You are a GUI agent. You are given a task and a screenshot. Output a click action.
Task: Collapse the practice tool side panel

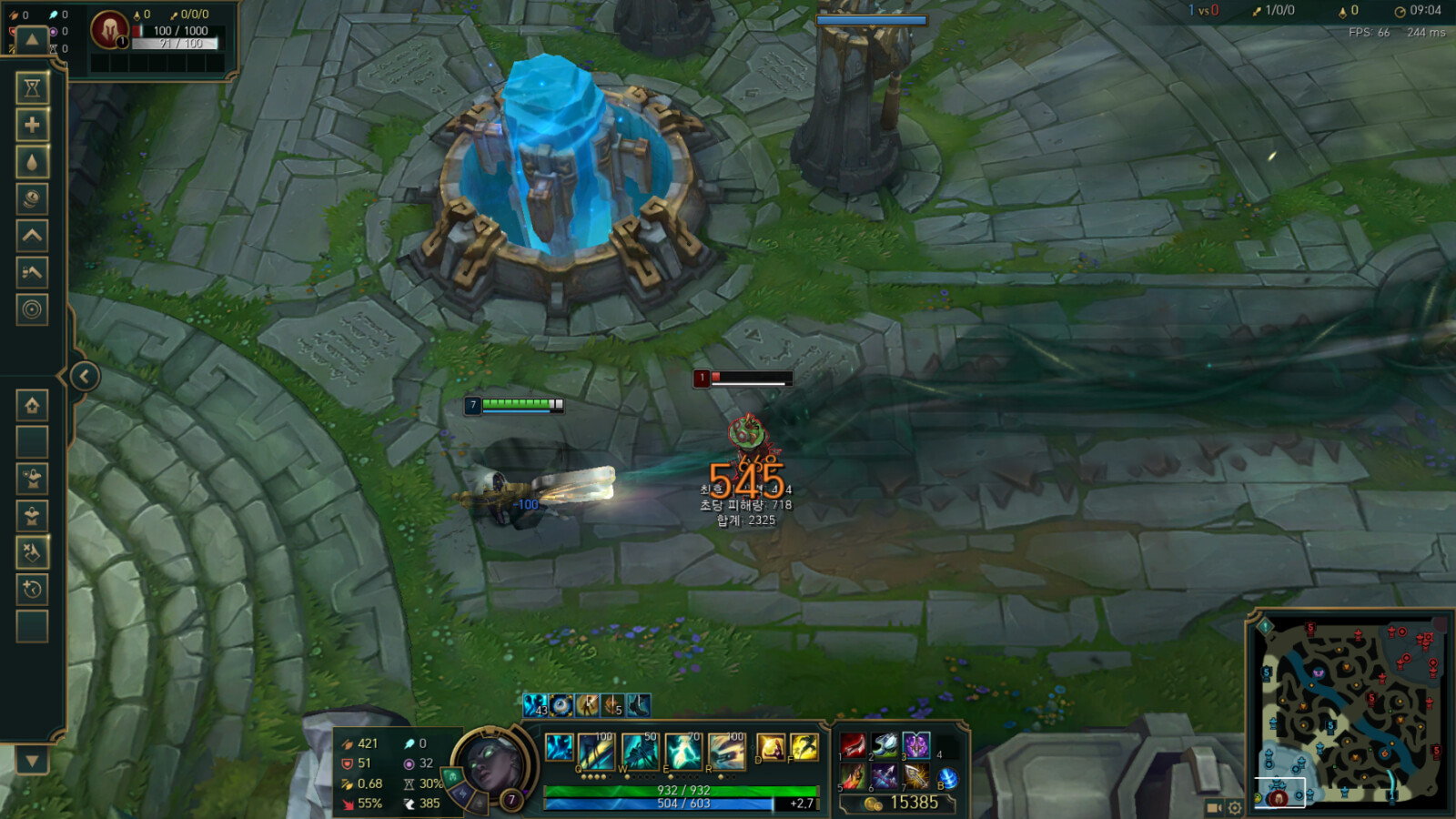tap(85, 376)
